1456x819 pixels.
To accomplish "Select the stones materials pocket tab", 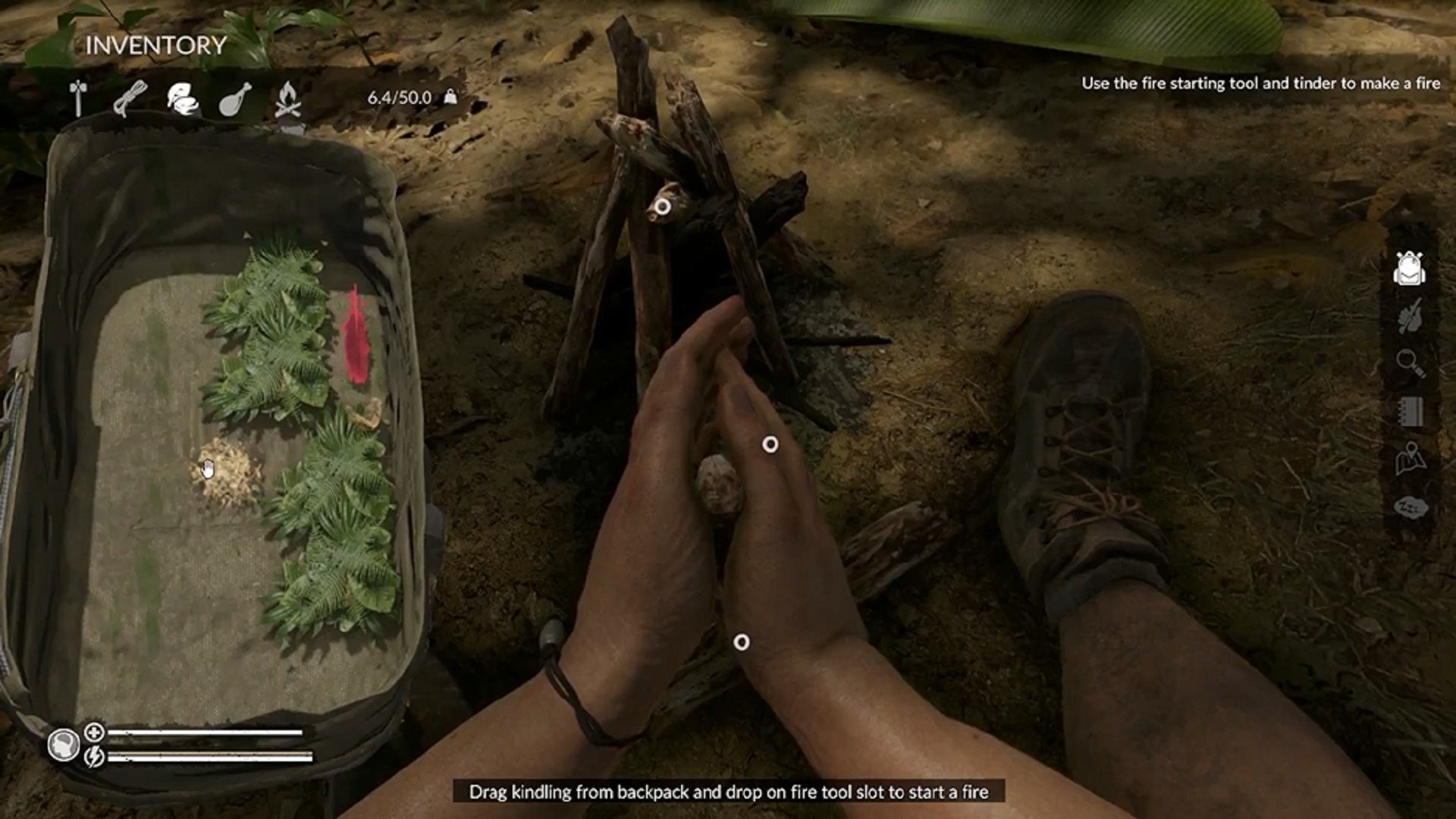I will click(x=182, y=99).
